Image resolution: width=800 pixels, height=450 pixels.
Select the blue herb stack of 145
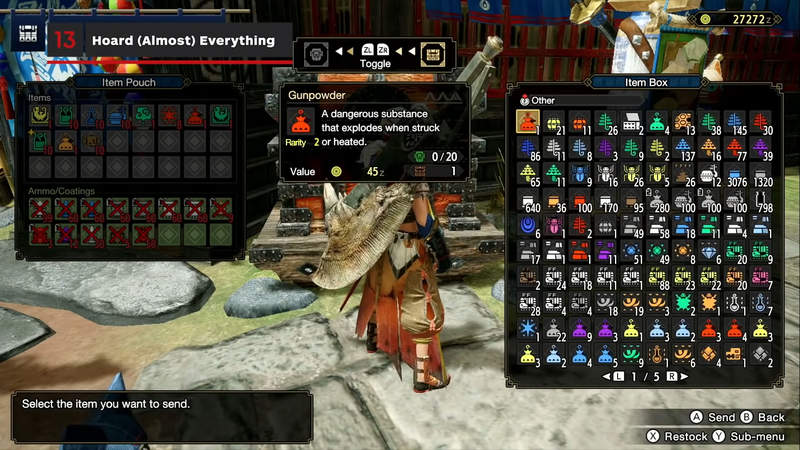738,122
